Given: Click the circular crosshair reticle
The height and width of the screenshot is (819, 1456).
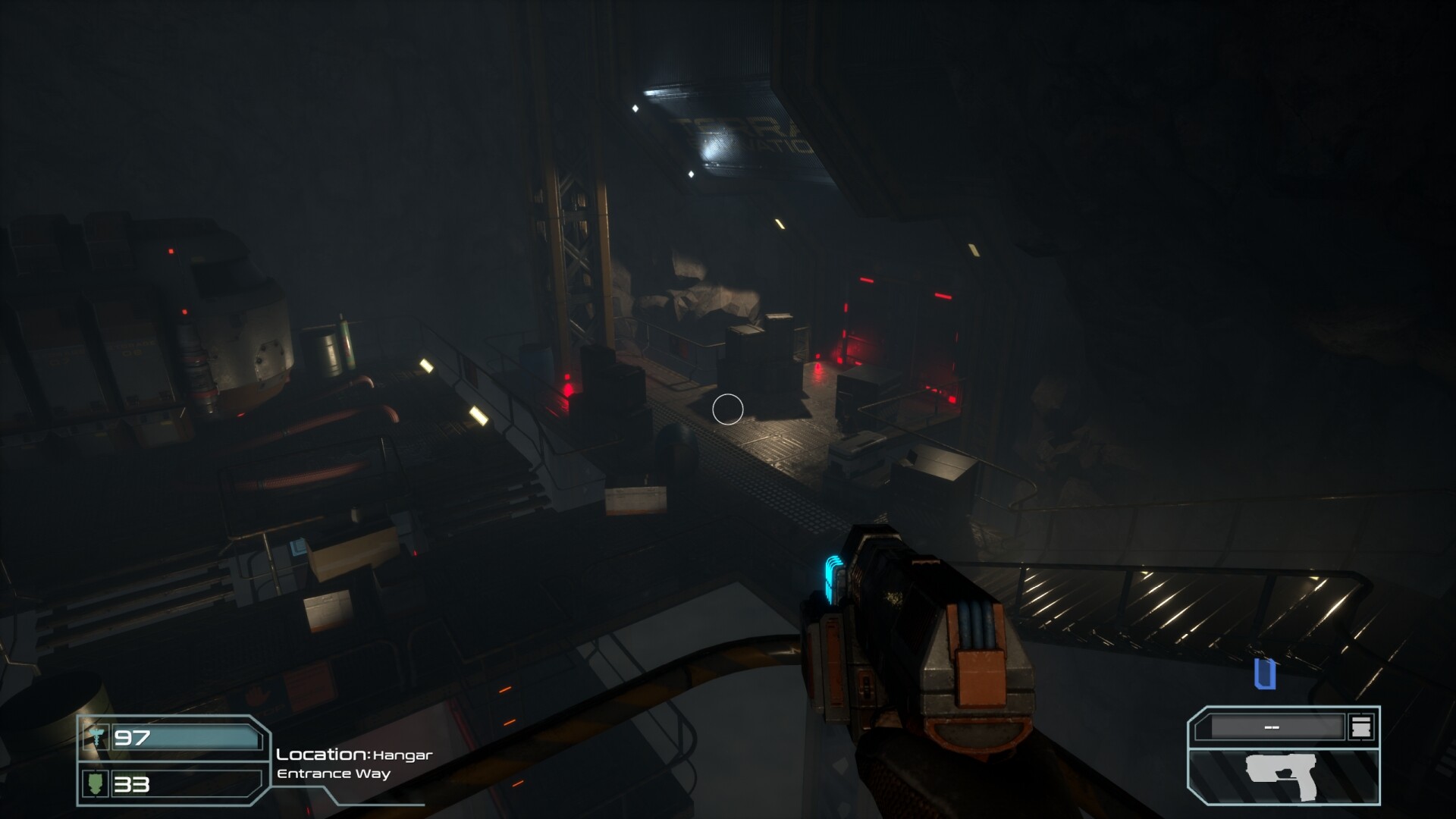Looking at the screenshot, I should tap(728, 409).
